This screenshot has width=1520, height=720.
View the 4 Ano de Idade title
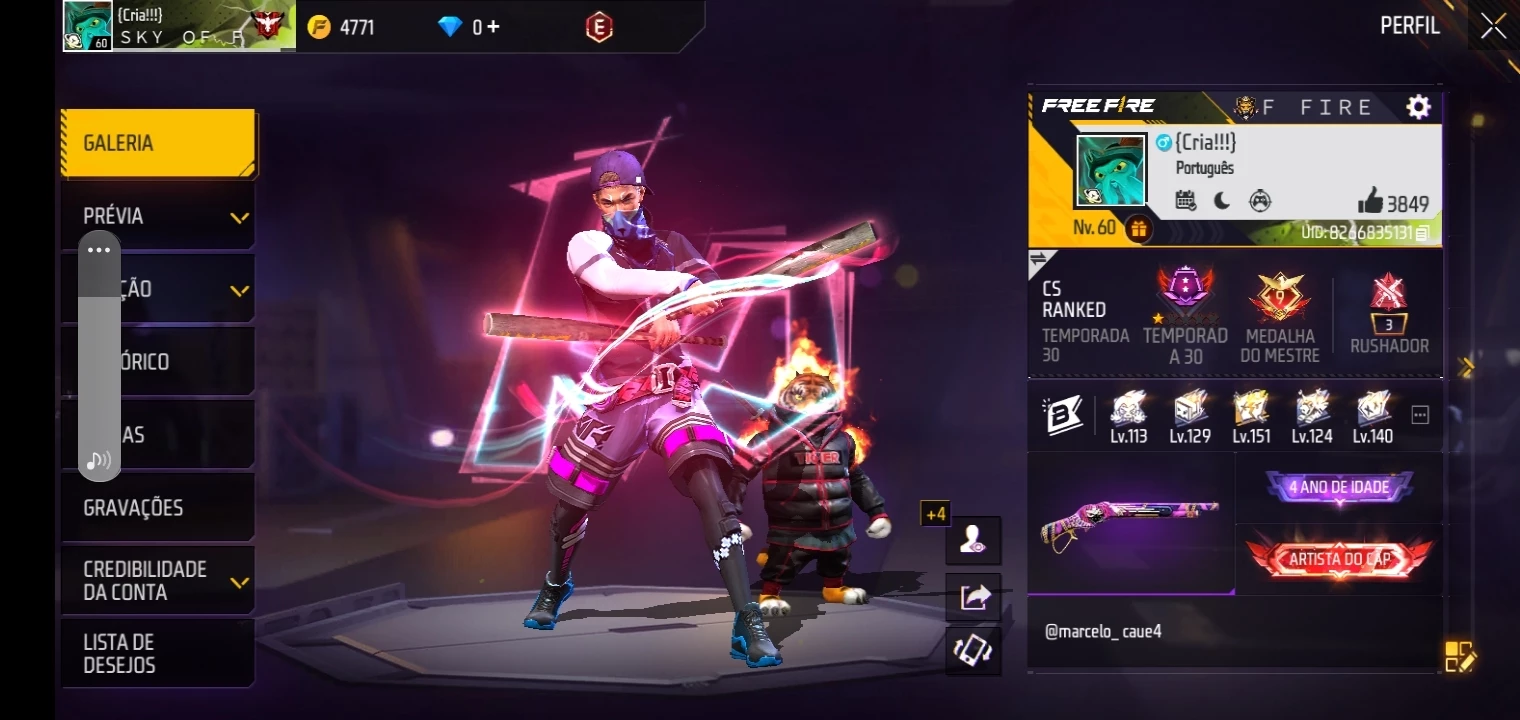[1339, 488]
